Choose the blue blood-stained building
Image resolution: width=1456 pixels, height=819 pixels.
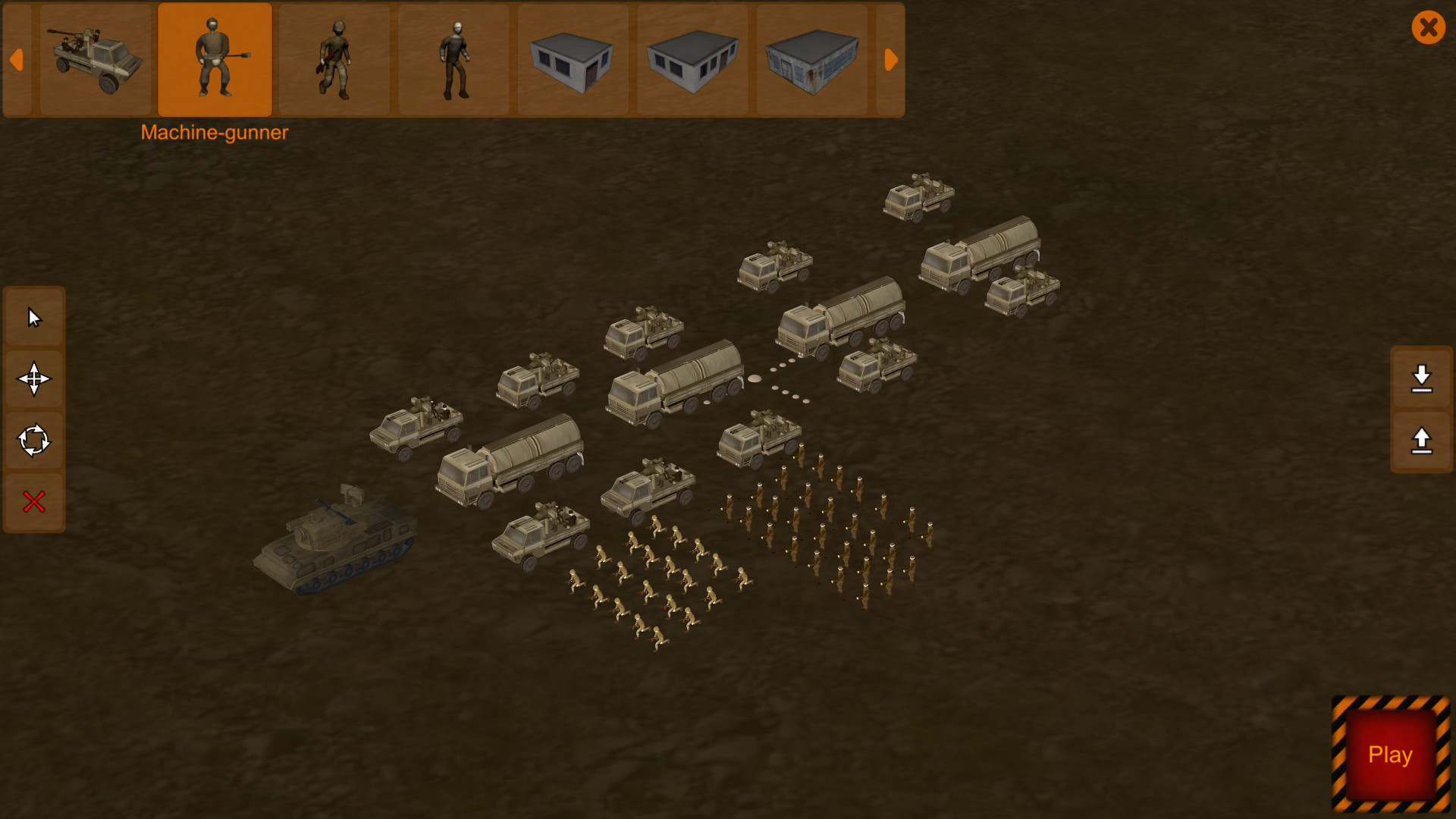811,60
